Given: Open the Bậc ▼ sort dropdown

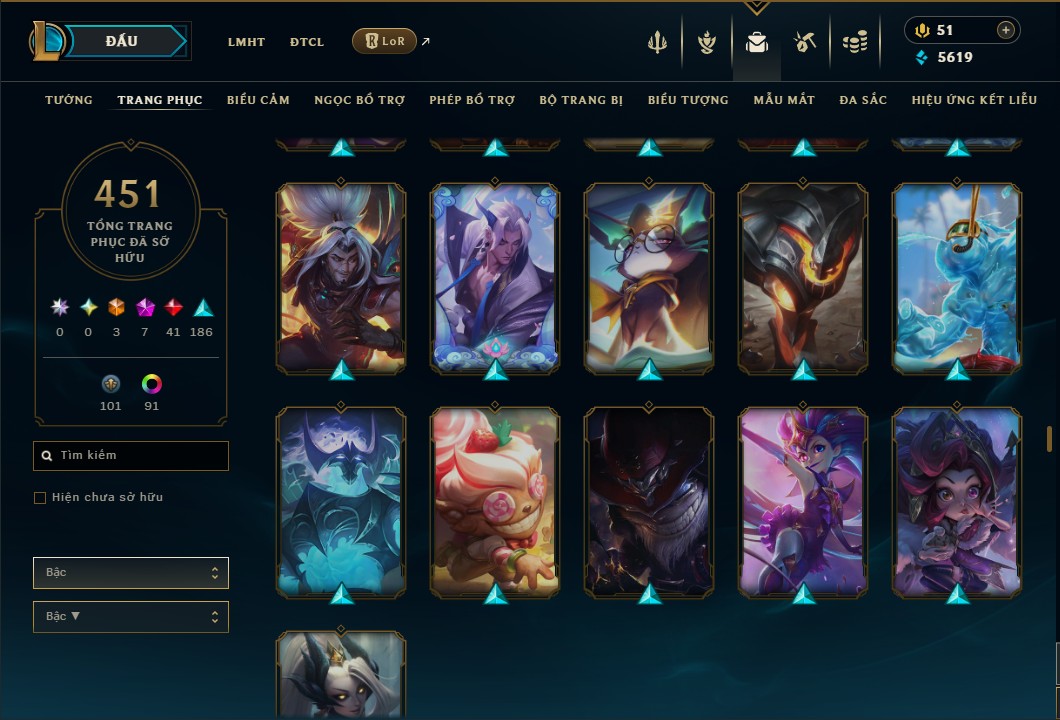Looking at the screenshot, I should [130, 617].
